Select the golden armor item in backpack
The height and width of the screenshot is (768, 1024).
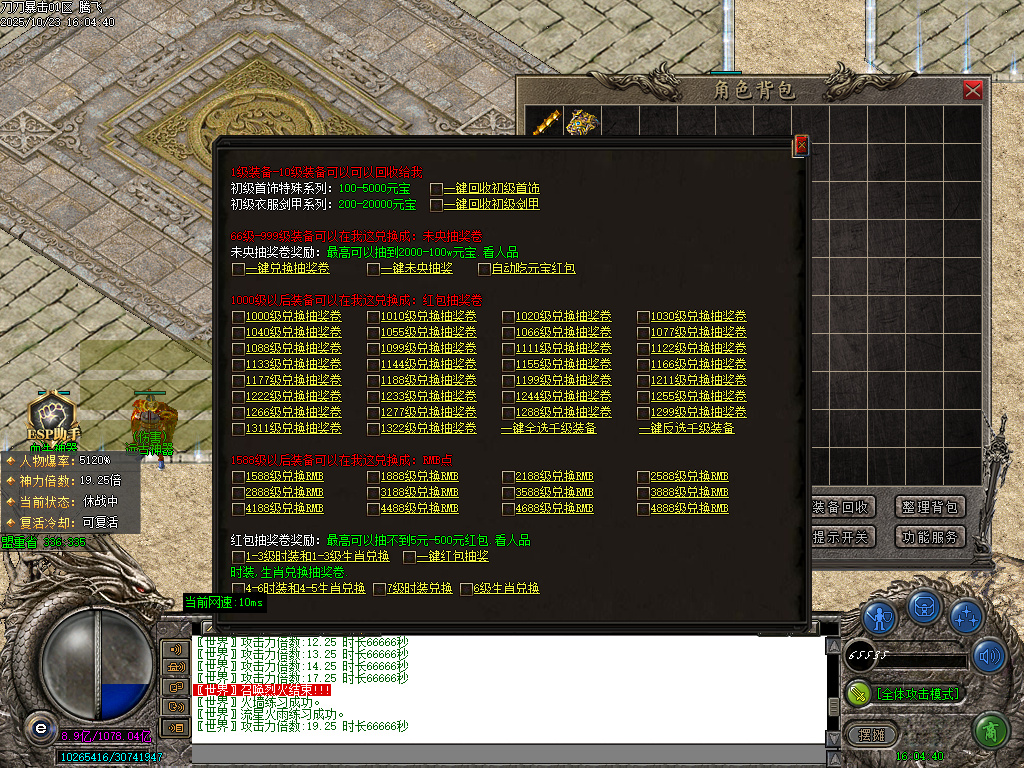click(579, 122)
